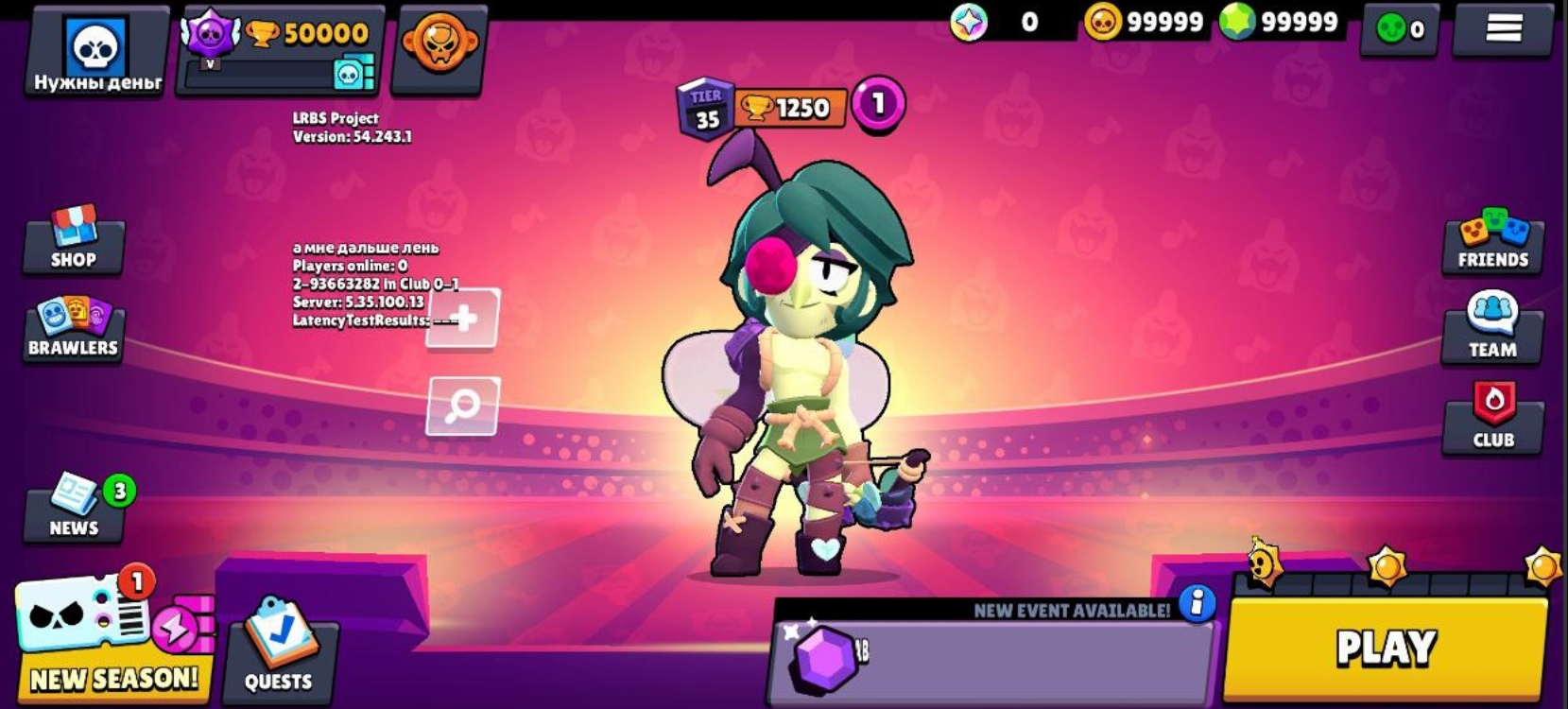Viewport: 1568px width, 709px height.
Task: Open the hamburger menu
Action: point(1503,28)
